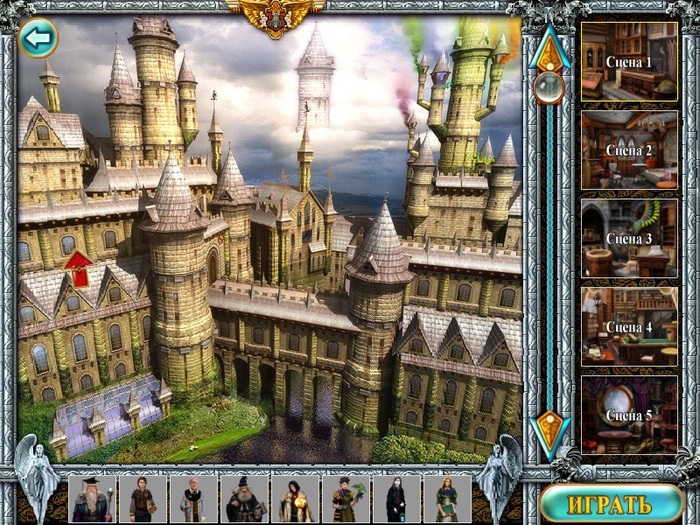Select the young man holding a book portrait

pos(143,499)
